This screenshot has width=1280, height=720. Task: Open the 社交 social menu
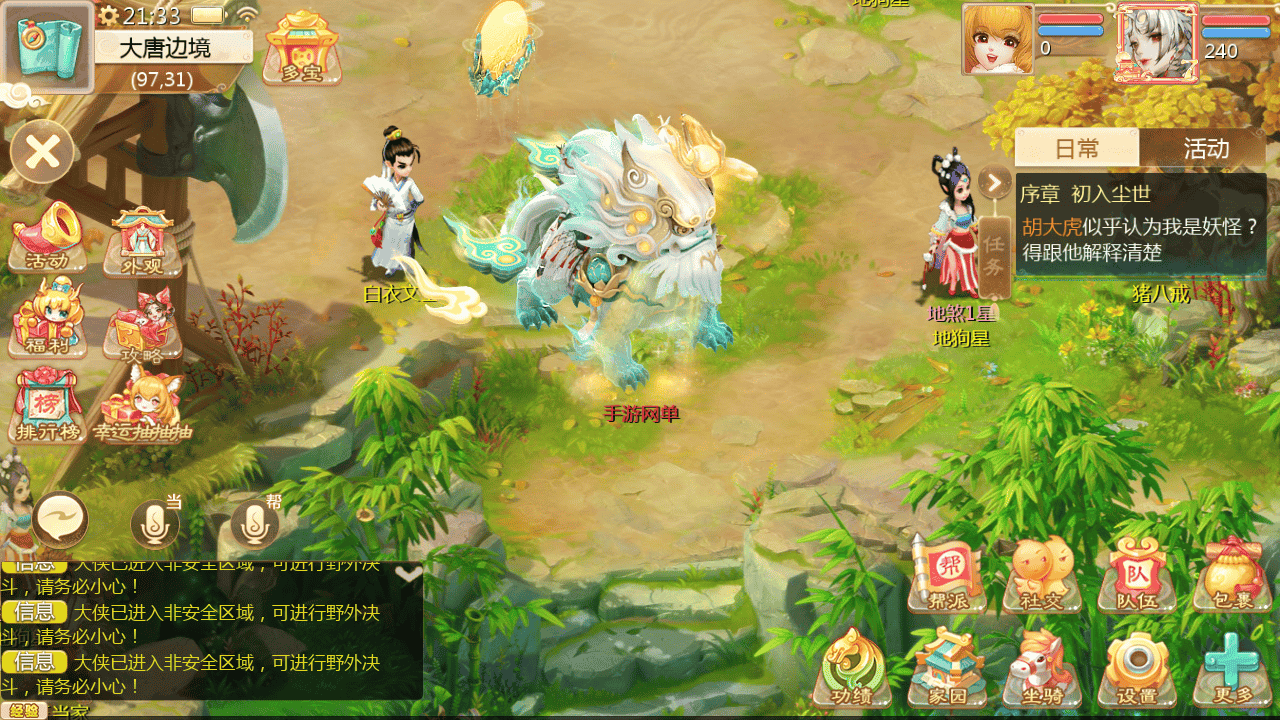coord(1041,575)
